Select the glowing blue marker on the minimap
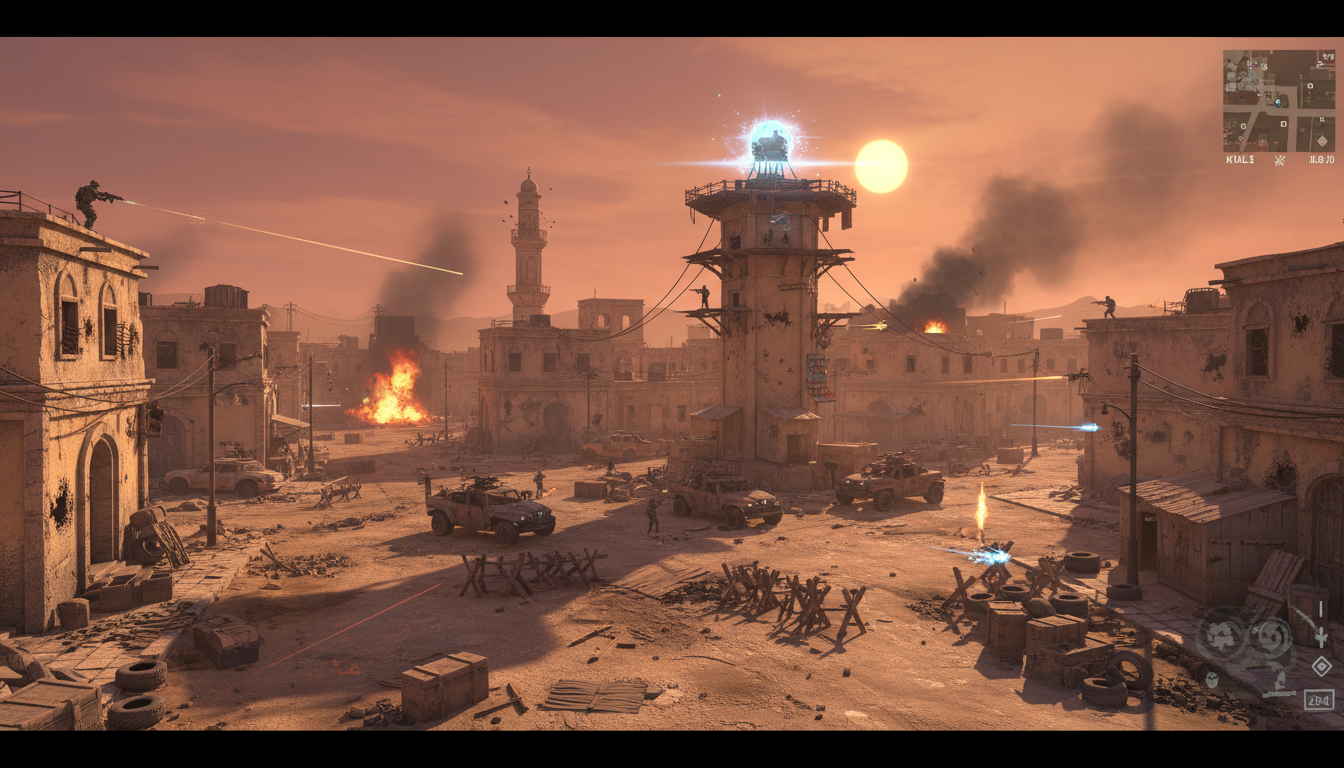Image resolution: width=1344 pixels, height=768 pixels. tap(1277, 101)
